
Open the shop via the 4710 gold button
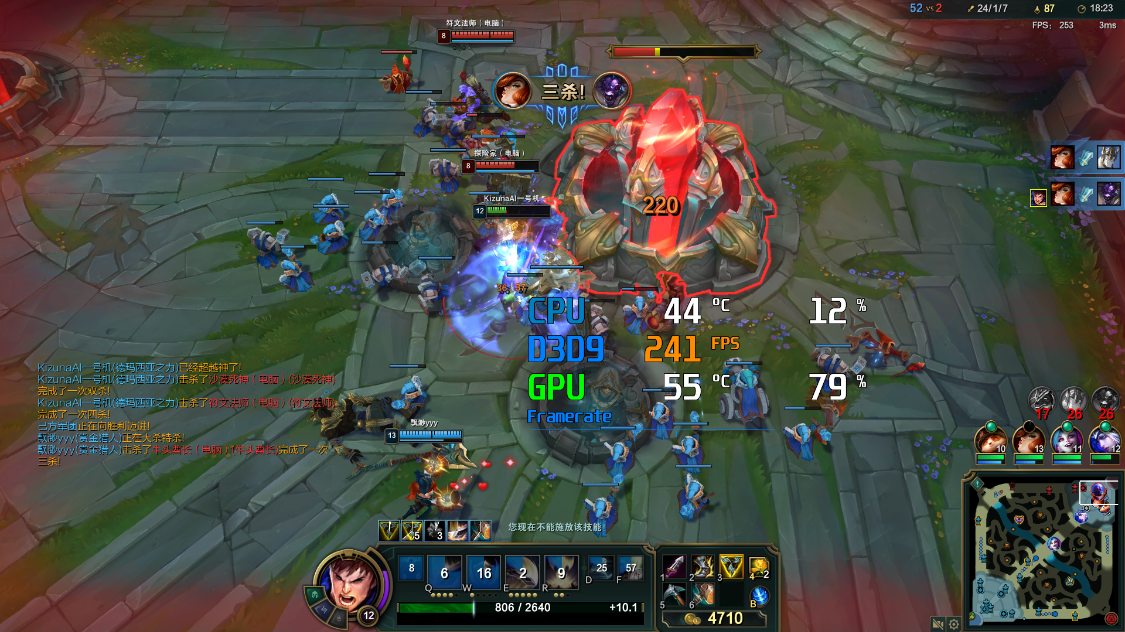coord(717,619)
